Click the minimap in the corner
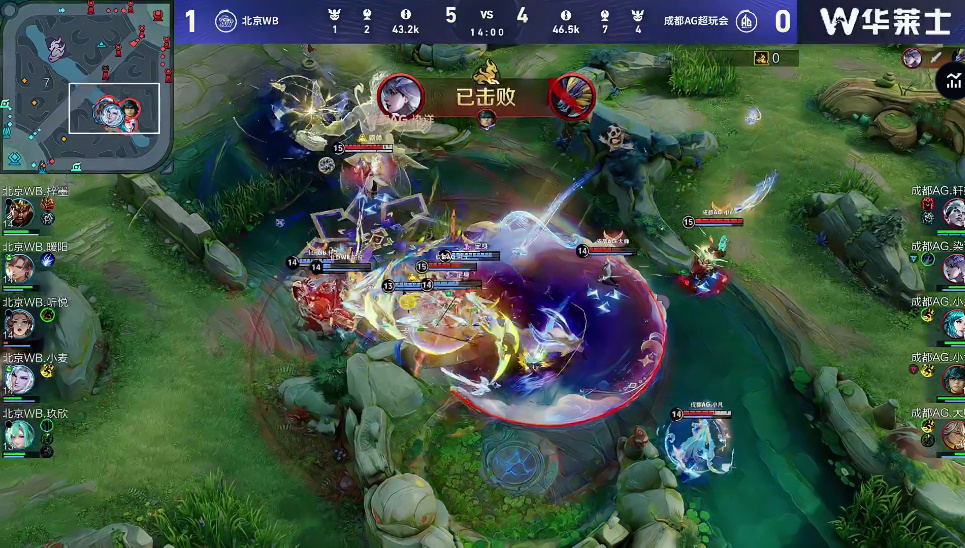The height and width of the screenshot is (548, 965). click(85, 85)
